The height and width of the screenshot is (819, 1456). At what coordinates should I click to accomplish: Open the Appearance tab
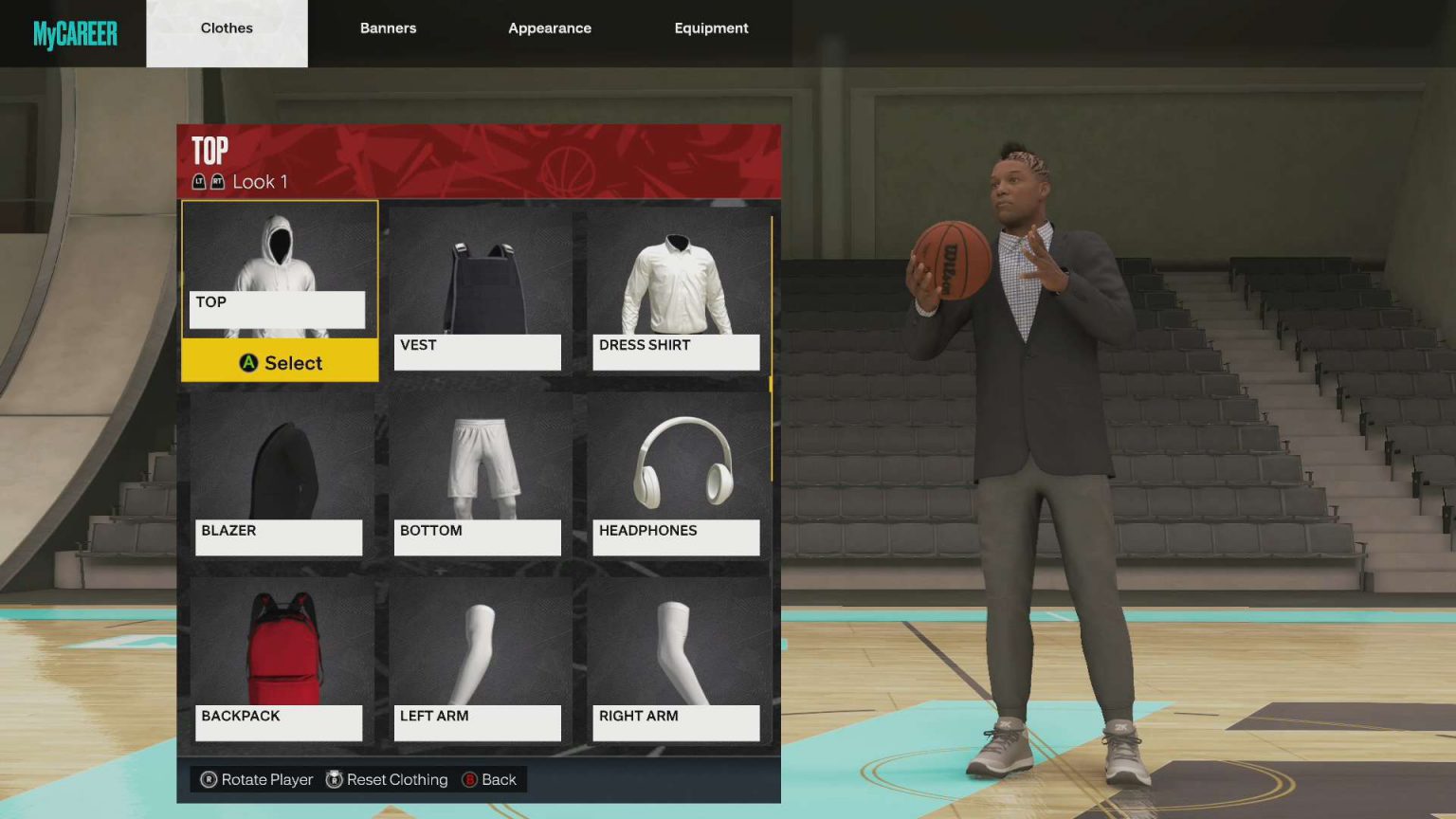550,28
